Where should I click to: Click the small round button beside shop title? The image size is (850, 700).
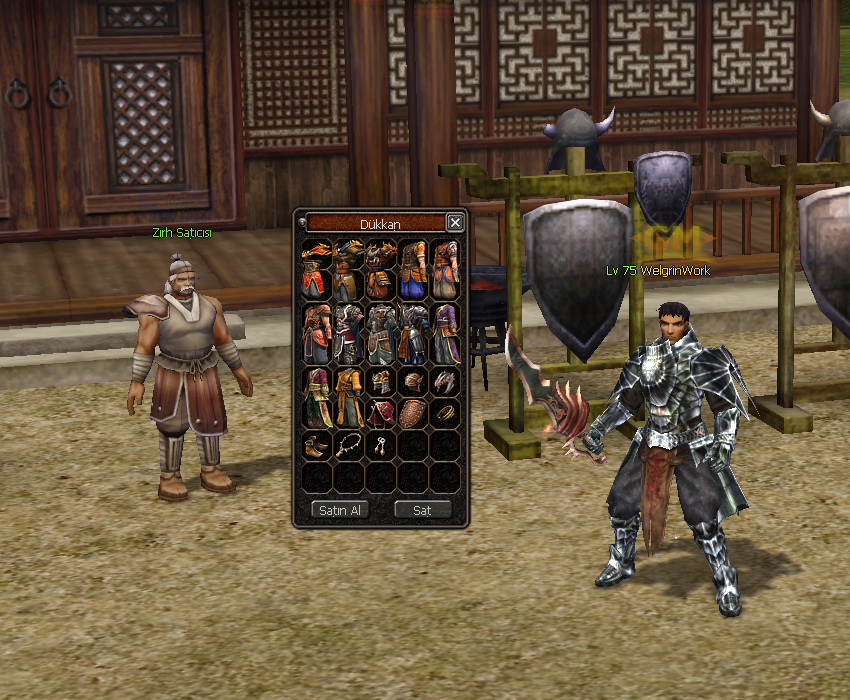pyautogui.click(x=301, y=223)
